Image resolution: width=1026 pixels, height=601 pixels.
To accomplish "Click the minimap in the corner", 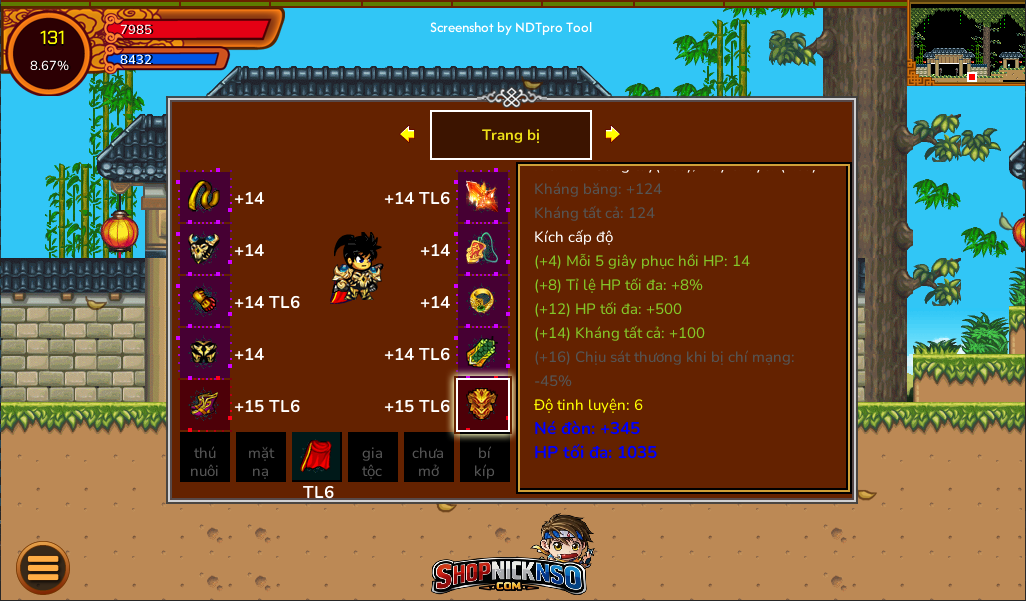I will [x=966, y=43].
